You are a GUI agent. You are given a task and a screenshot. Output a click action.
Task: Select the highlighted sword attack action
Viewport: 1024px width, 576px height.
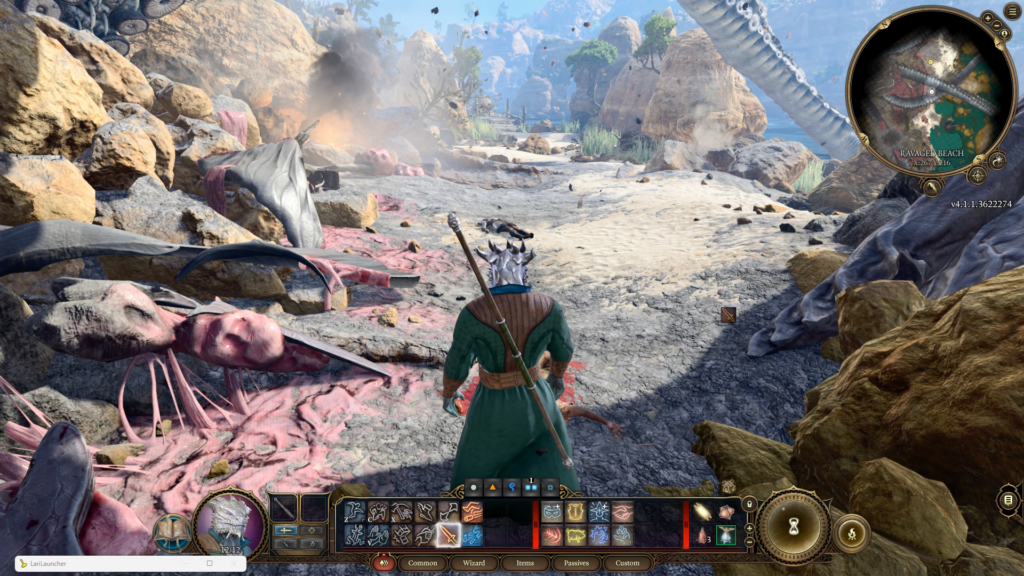tap(449, 536)
